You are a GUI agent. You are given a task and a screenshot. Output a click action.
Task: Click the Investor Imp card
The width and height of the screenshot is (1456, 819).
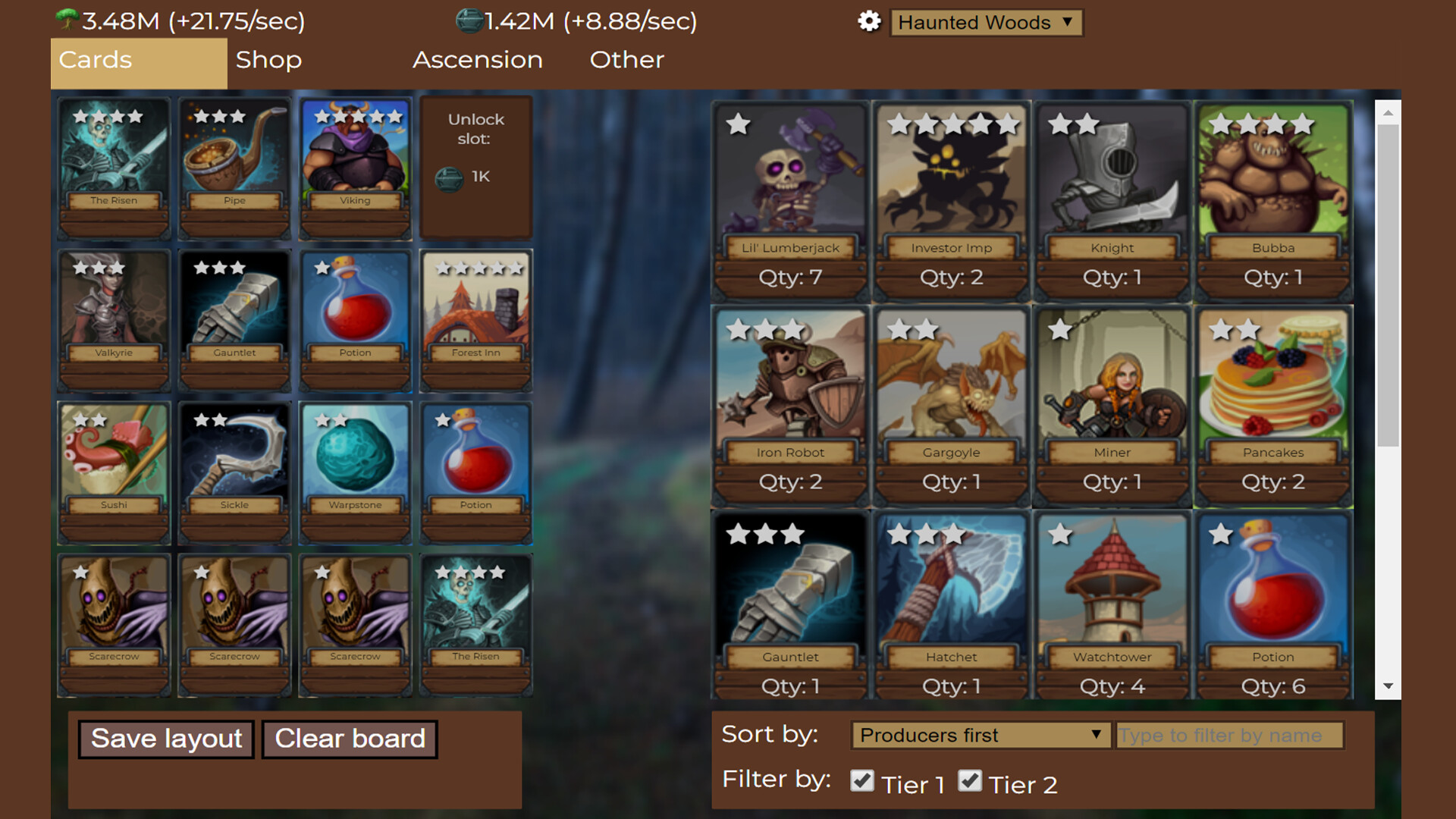tap(950, 182)
